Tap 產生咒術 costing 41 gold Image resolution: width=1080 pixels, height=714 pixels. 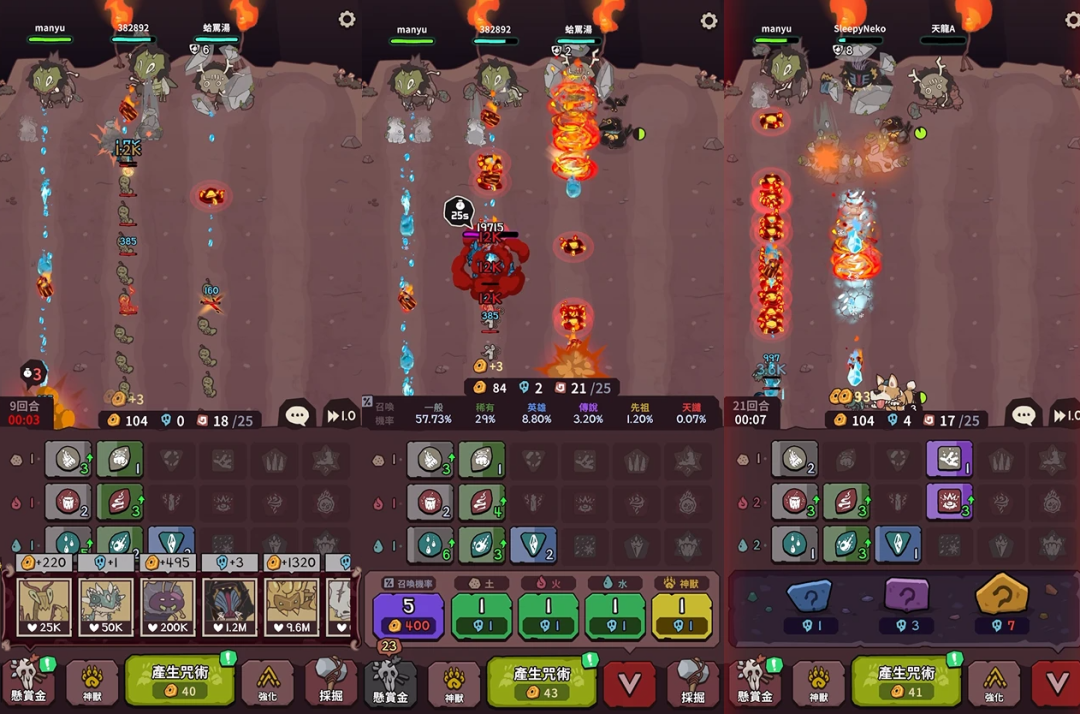(x=906, y=681)
